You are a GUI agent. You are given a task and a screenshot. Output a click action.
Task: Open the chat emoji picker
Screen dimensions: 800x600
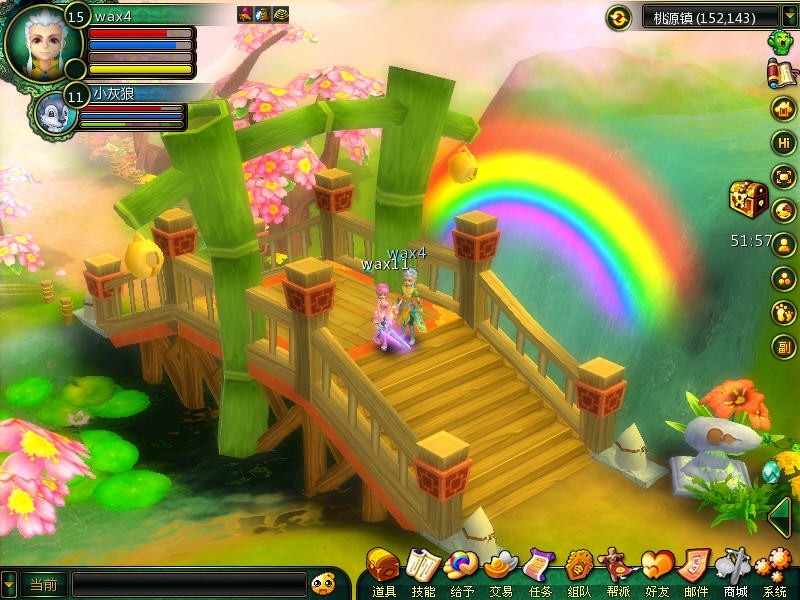[x=322, y=584]
